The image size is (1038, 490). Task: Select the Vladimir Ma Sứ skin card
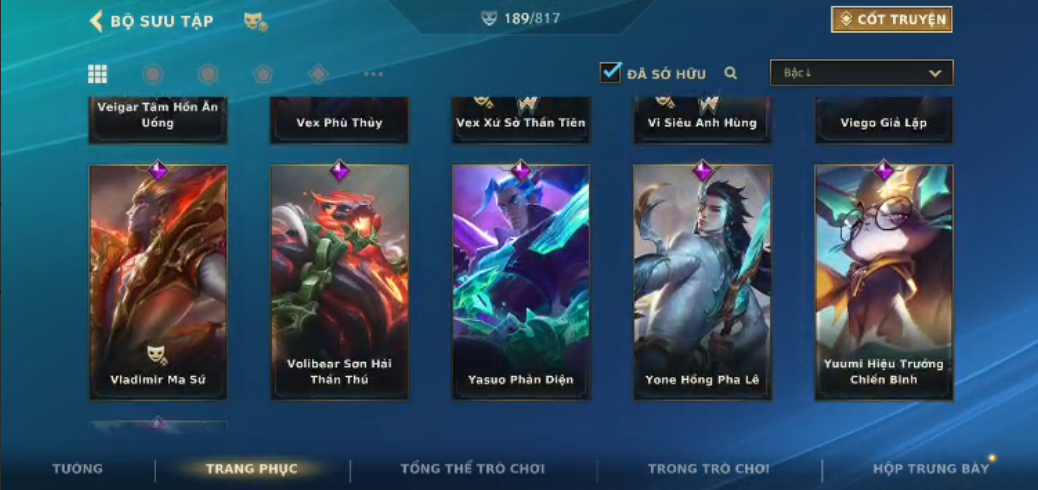[158, 282]
